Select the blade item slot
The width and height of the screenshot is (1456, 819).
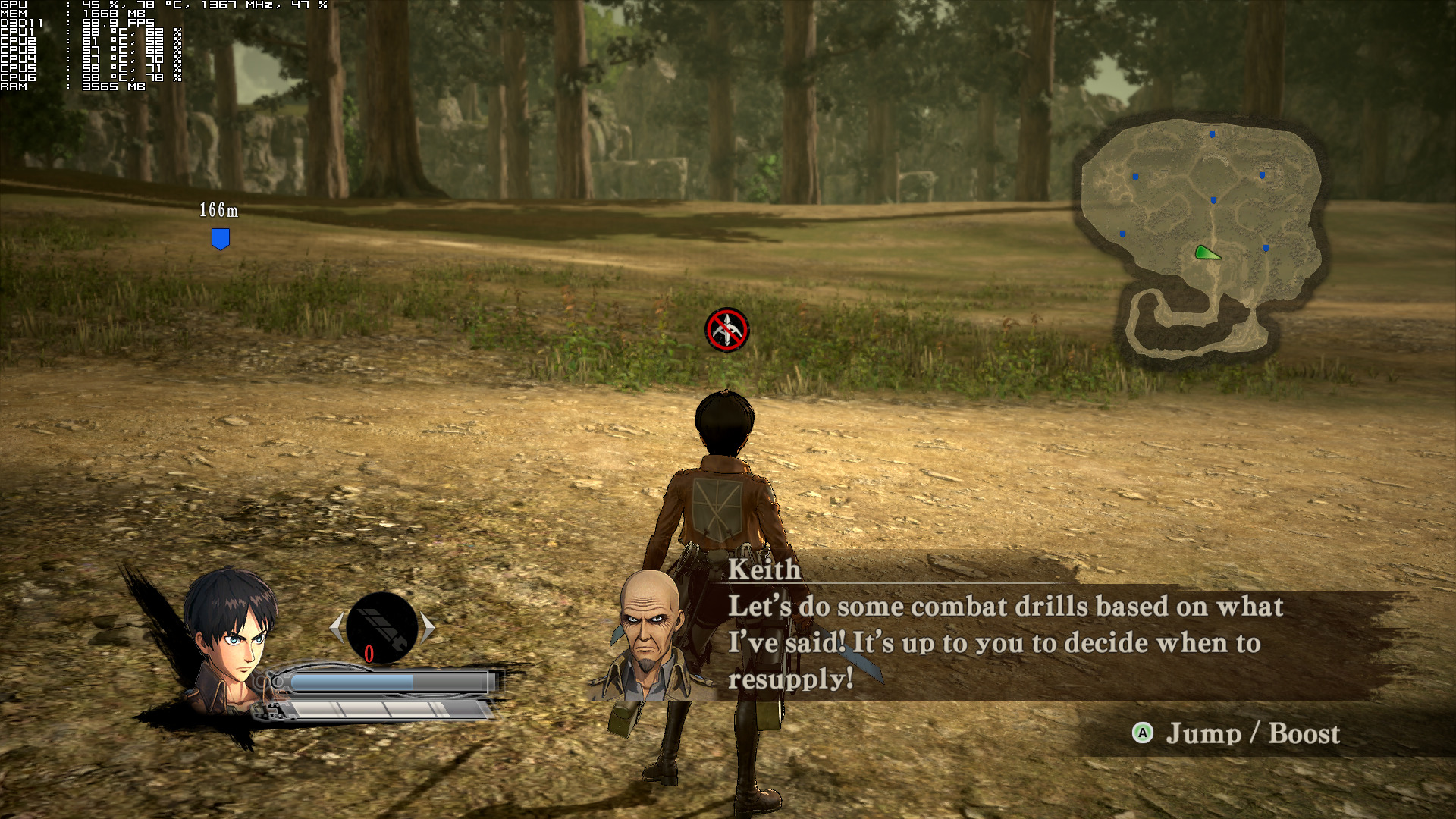382,628
